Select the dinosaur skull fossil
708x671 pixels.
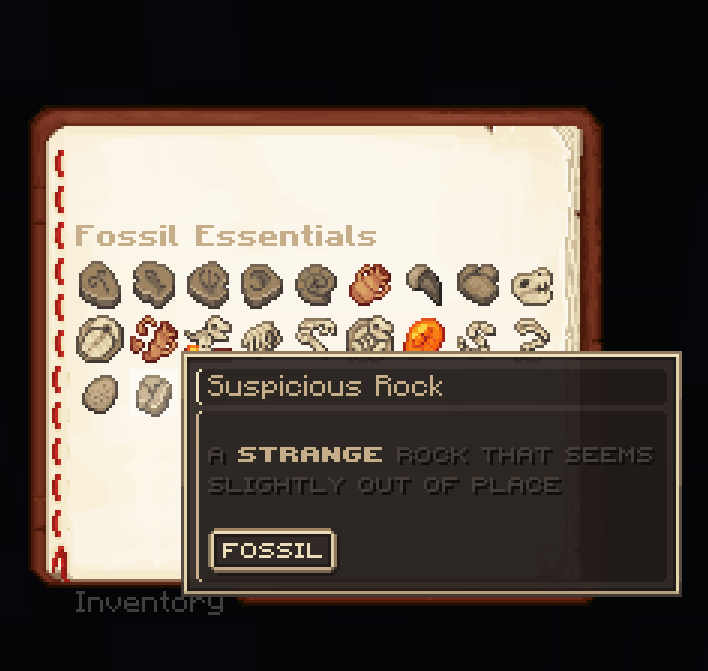pos(531,286)
